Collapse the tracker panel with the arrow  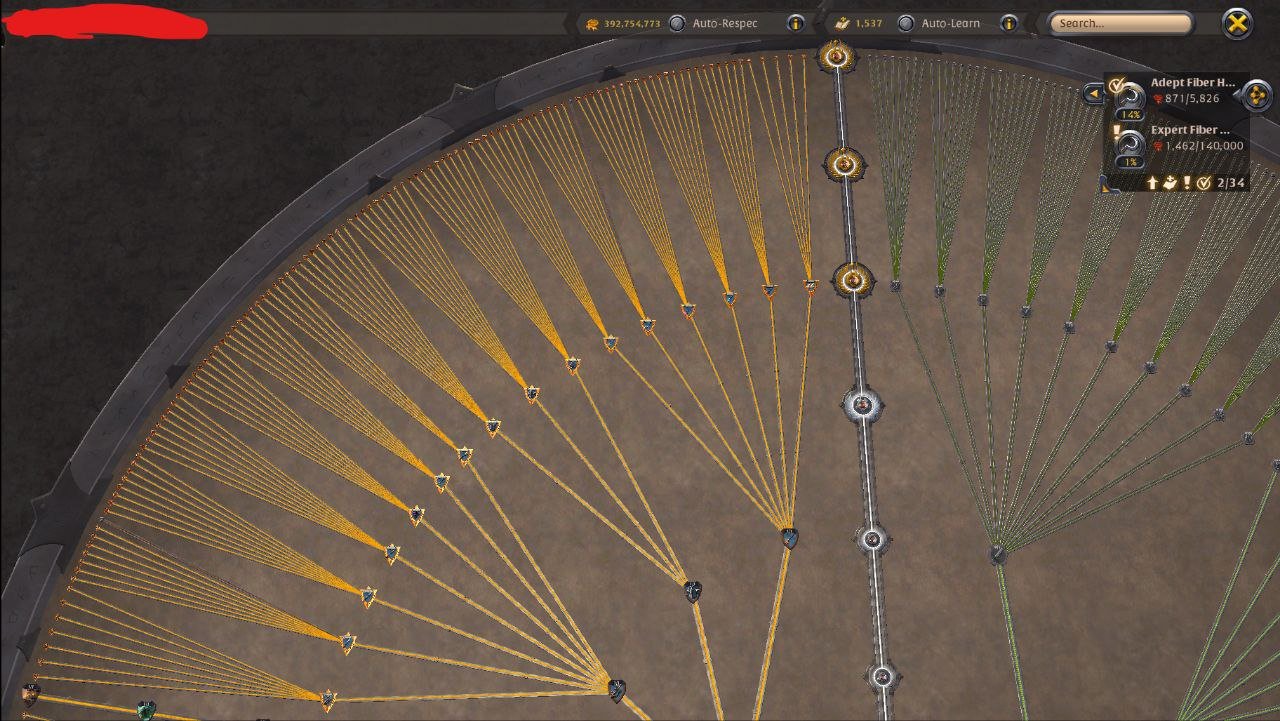click(1093, 94)
